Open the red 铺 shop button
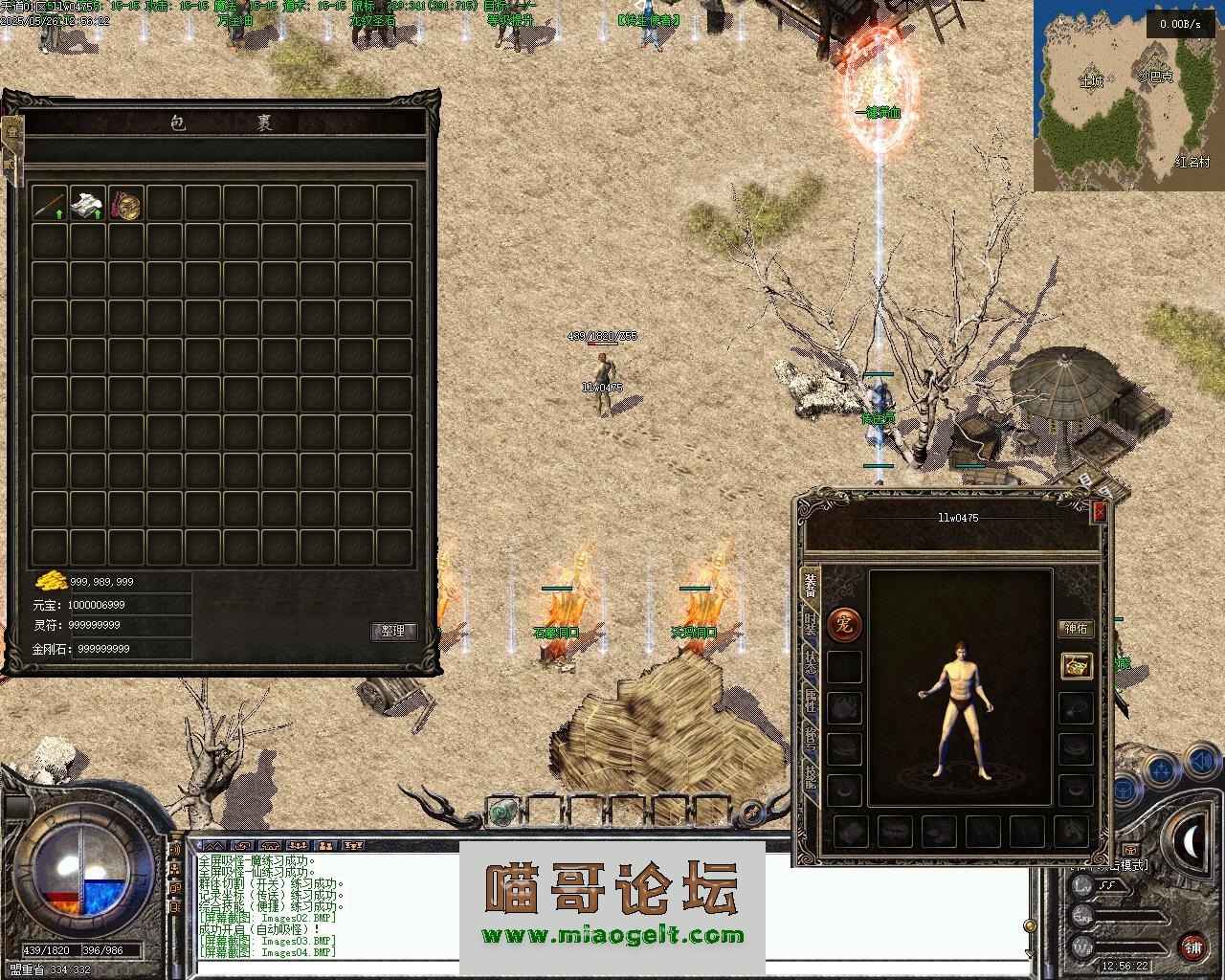The image size is (1225, 980). click(x=1192, y=948)
